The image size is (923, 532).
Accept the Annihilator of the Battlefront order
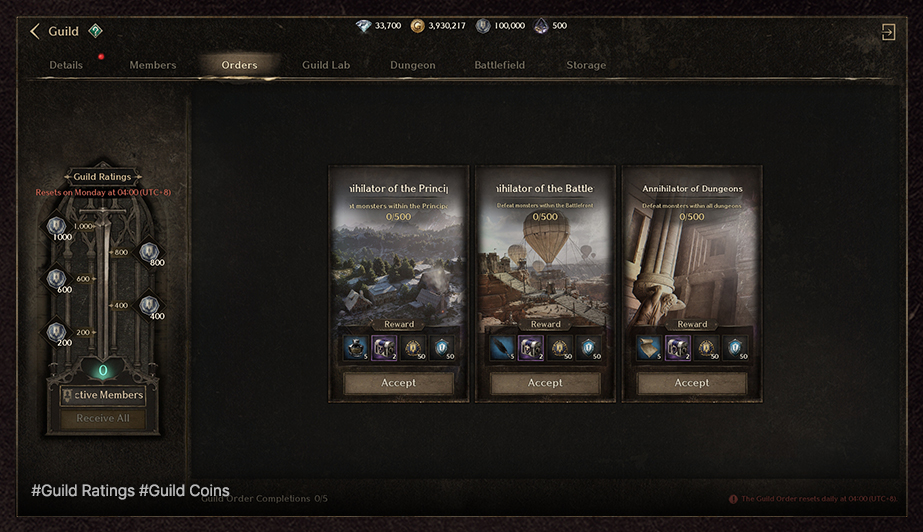click(545, 383)
